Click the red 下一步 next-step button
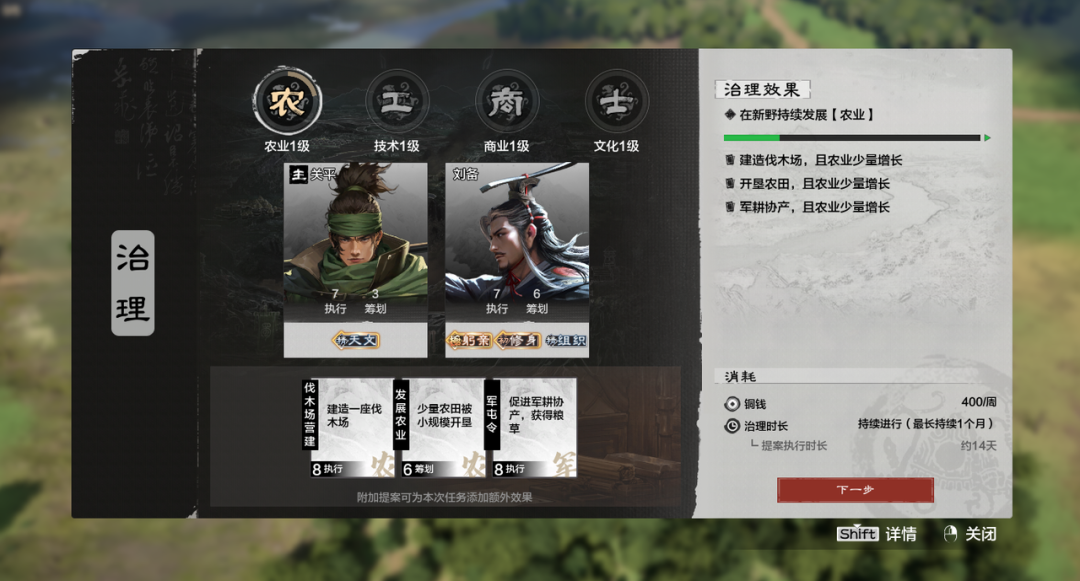The width and height of the screenshot is (1080, 581). coord(855,490)
